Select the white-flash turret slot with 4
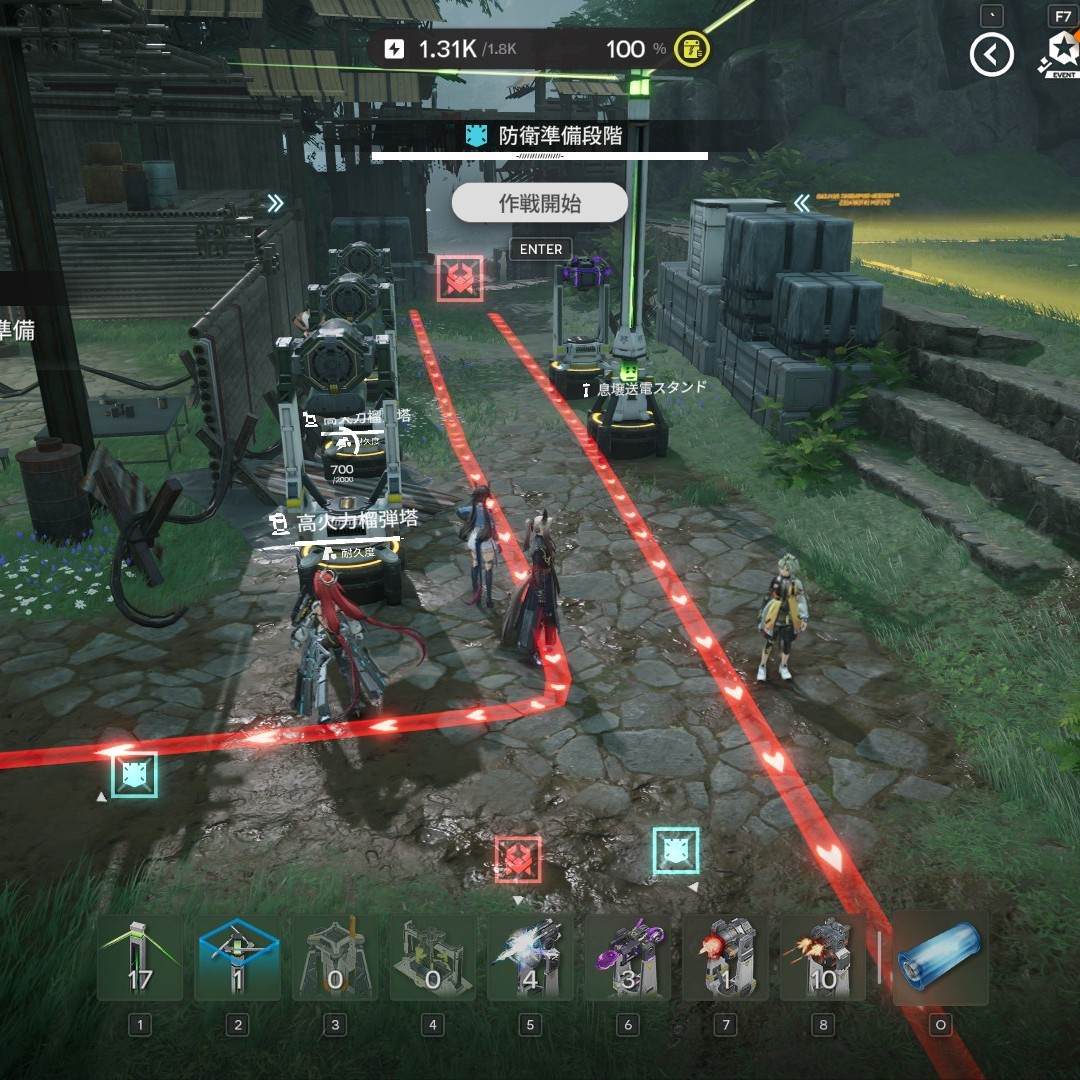 (530, 960)
